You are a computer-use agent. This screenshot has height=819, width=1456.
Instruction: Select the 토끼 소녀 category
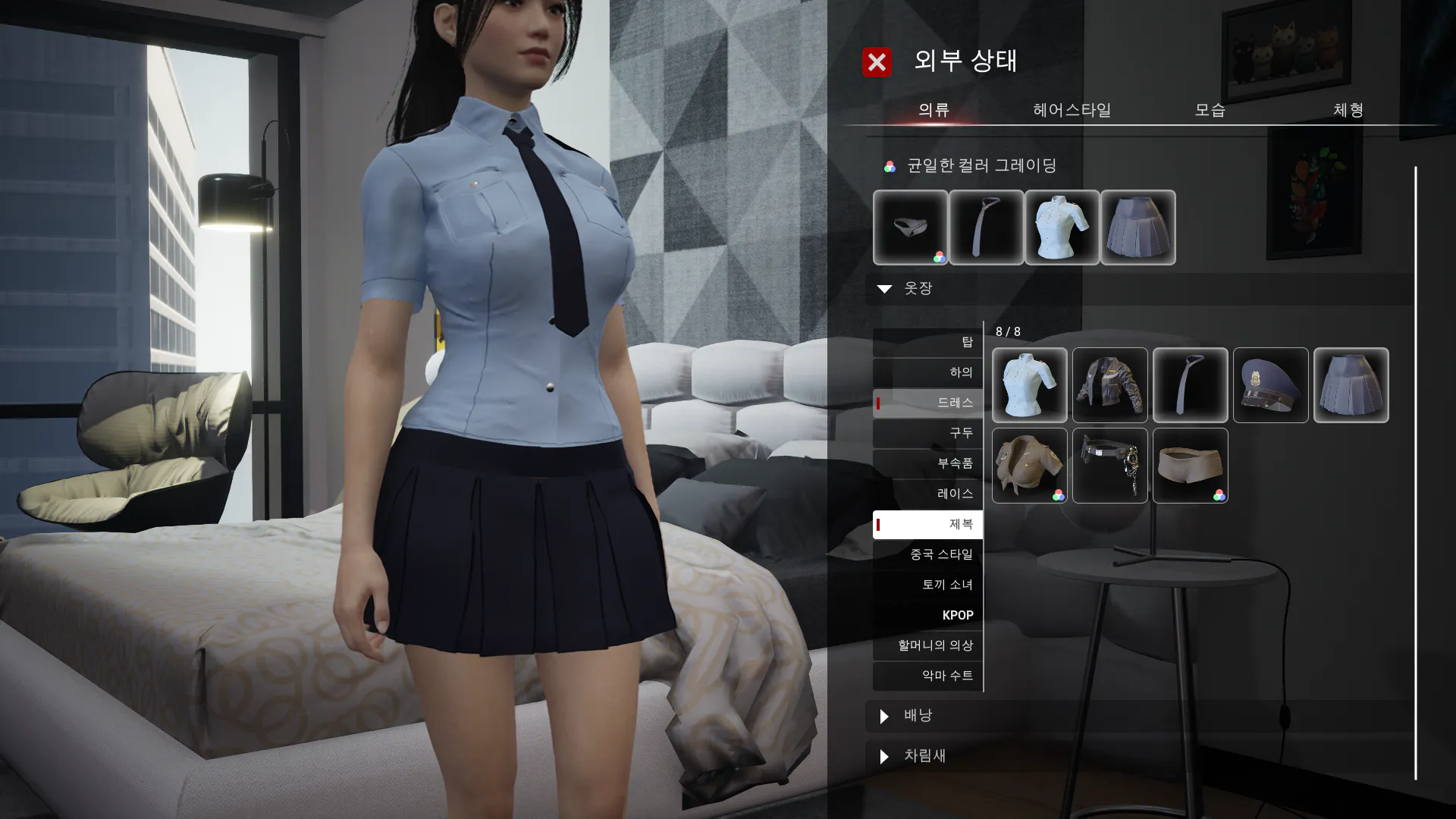[x=928, y=585]
